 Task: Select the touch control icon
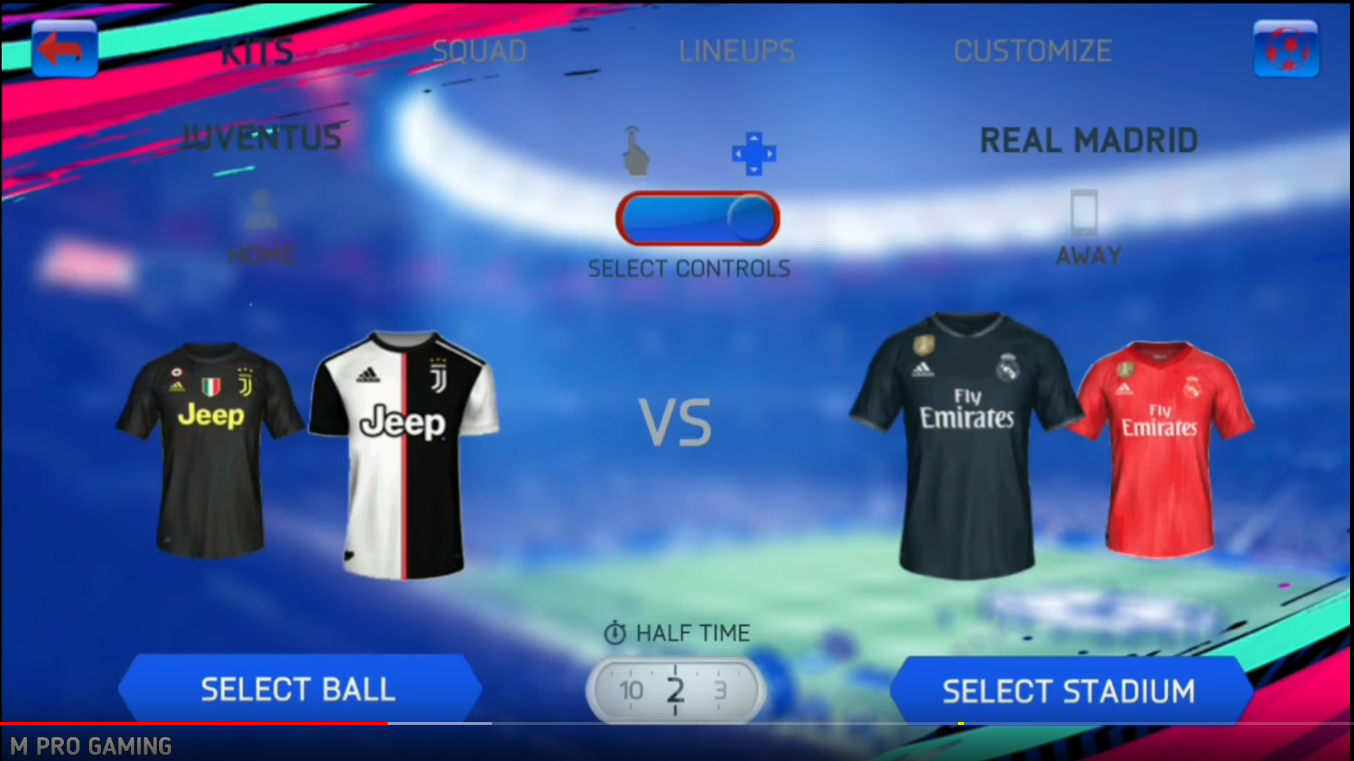637,150
